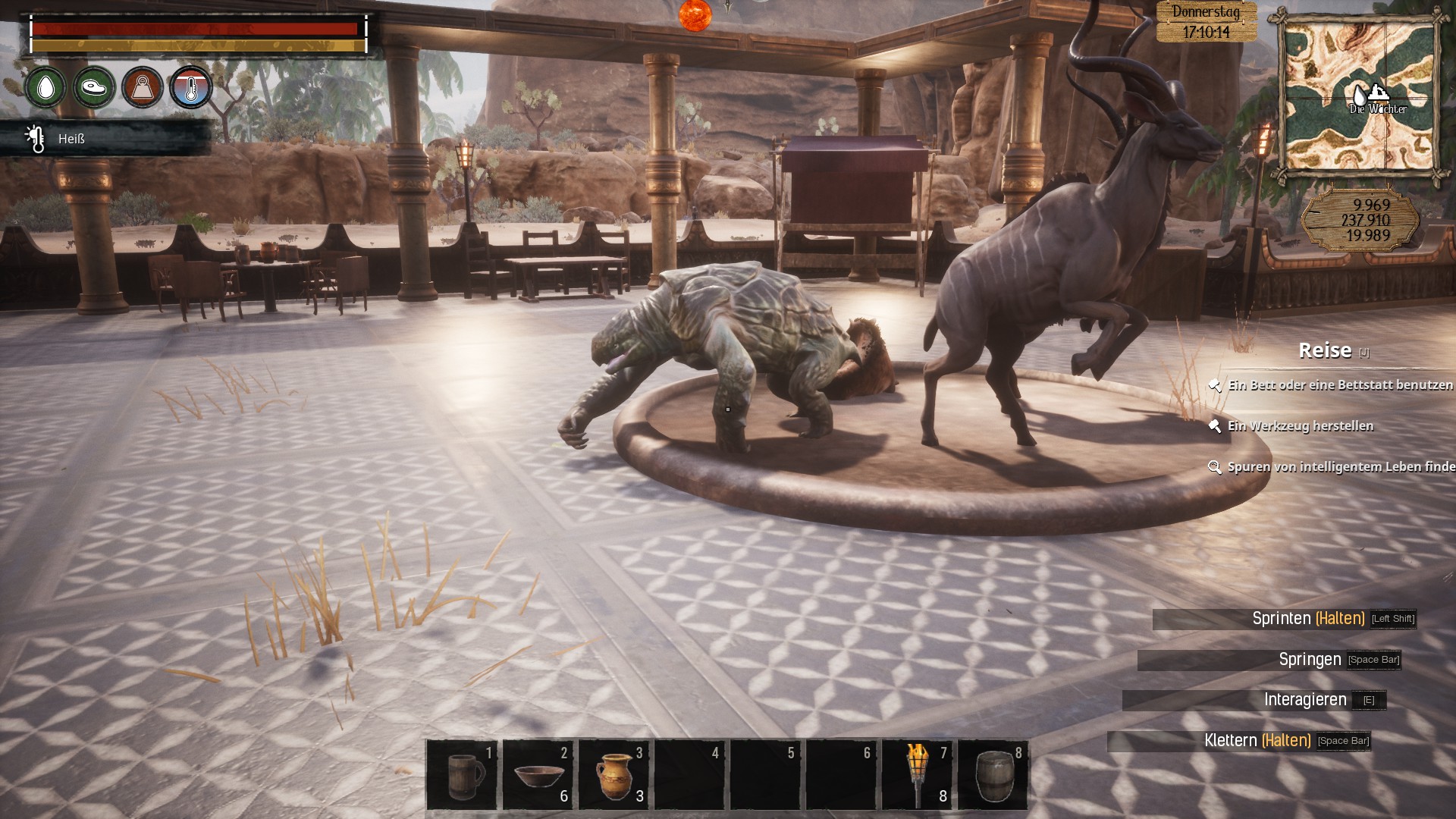The width and height of the screenshot is (1456, 819).
Task: Click the thirst water-drop status icon
Action: (x=45, y=88)
